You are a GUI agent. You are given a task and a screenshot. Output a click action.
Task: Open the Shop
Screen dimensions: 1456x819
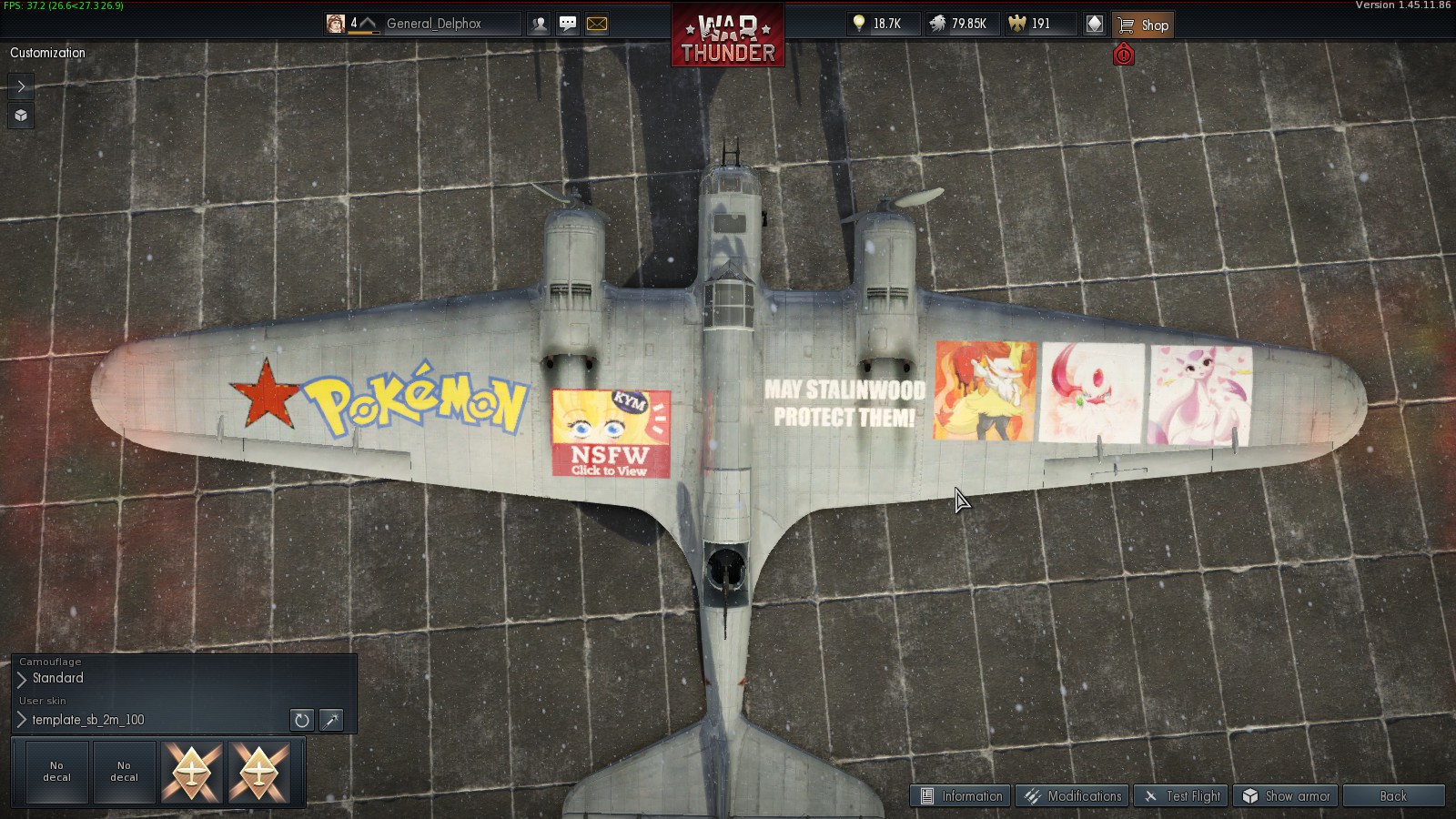[1143, 25]
